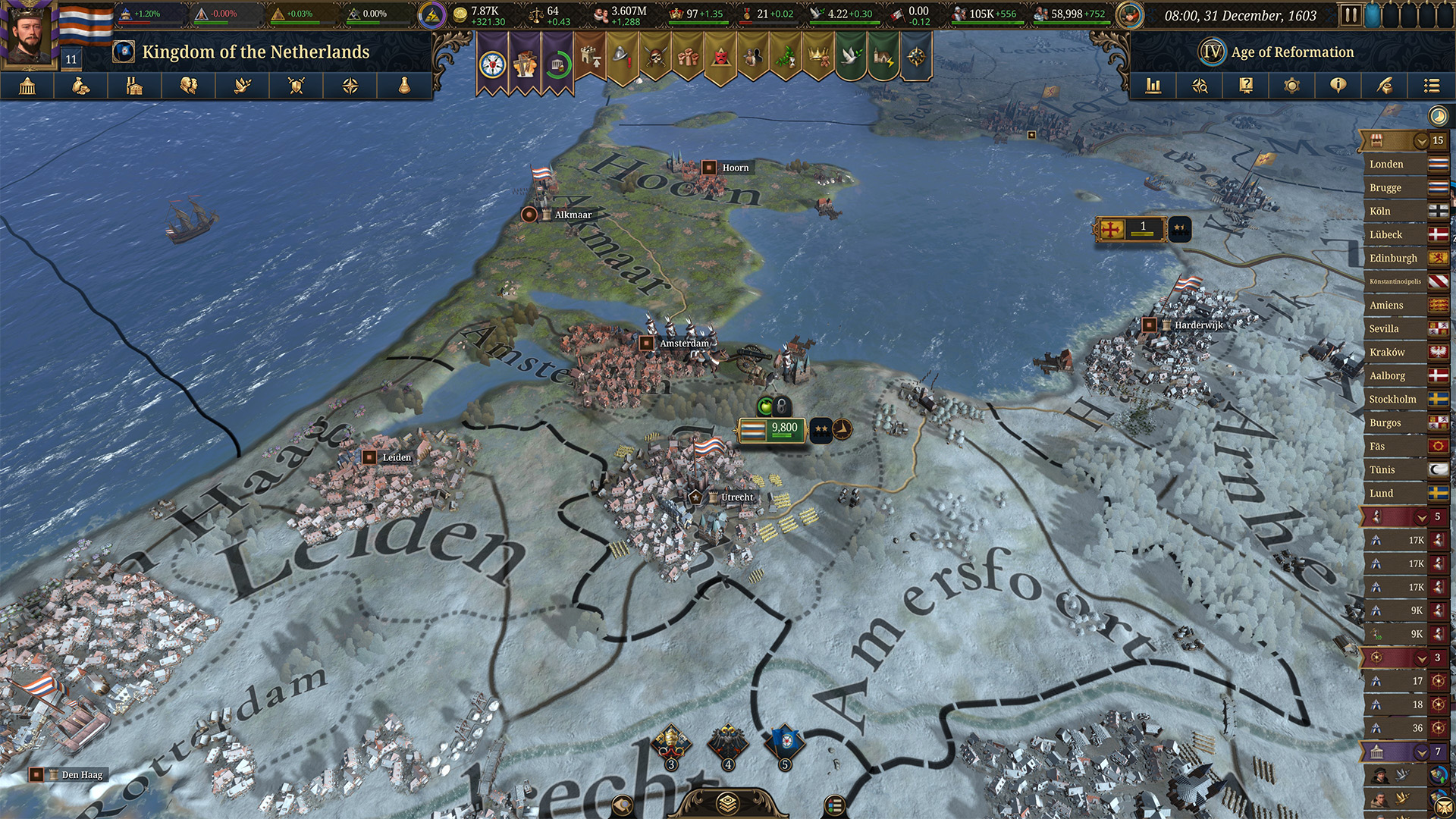The image size is (1456, 819).
Task: Open the economy panel with the money bag icon
Action: pyautogui.click(x=81, y=86)
